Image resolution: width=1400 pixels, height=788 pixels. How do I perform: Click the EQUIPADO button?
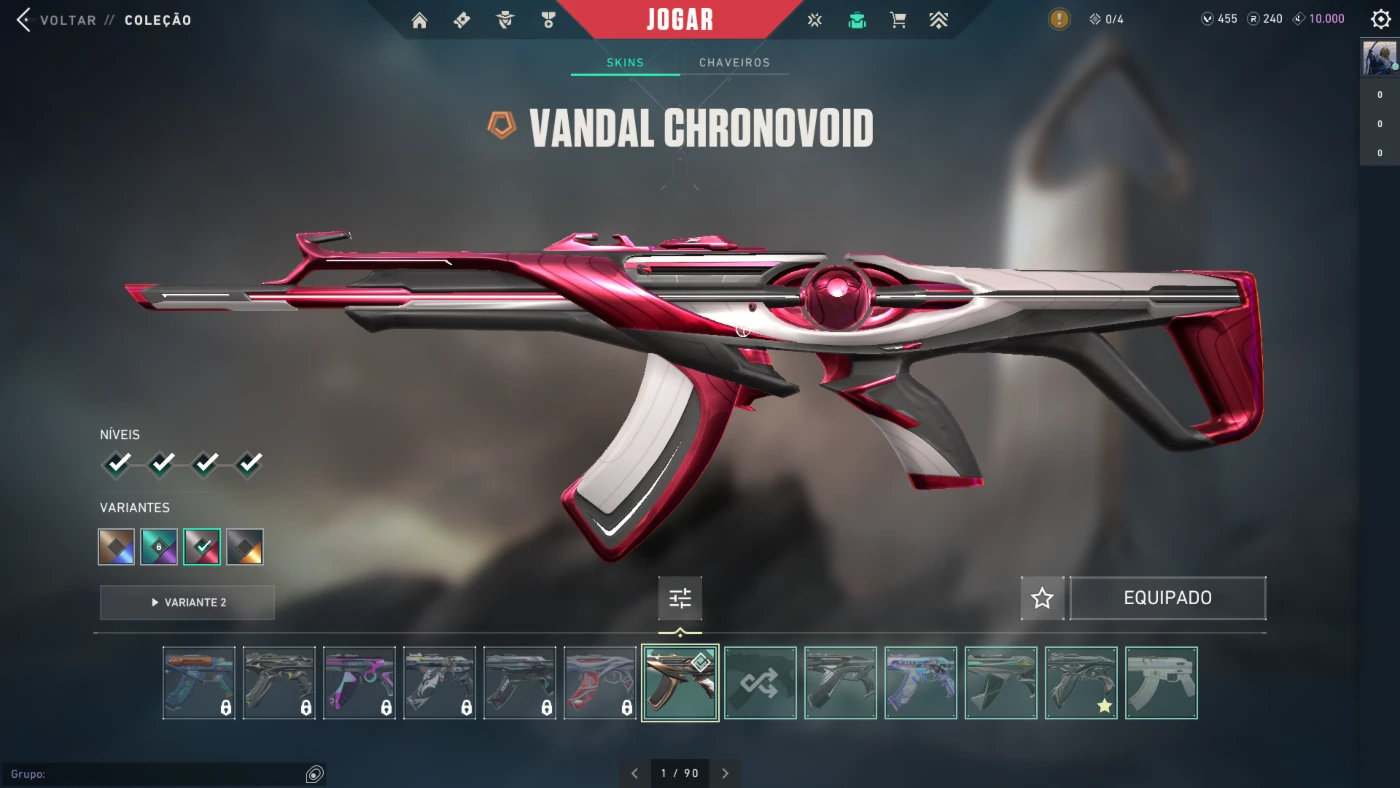pyautogui.click(x=1167, y=598)
